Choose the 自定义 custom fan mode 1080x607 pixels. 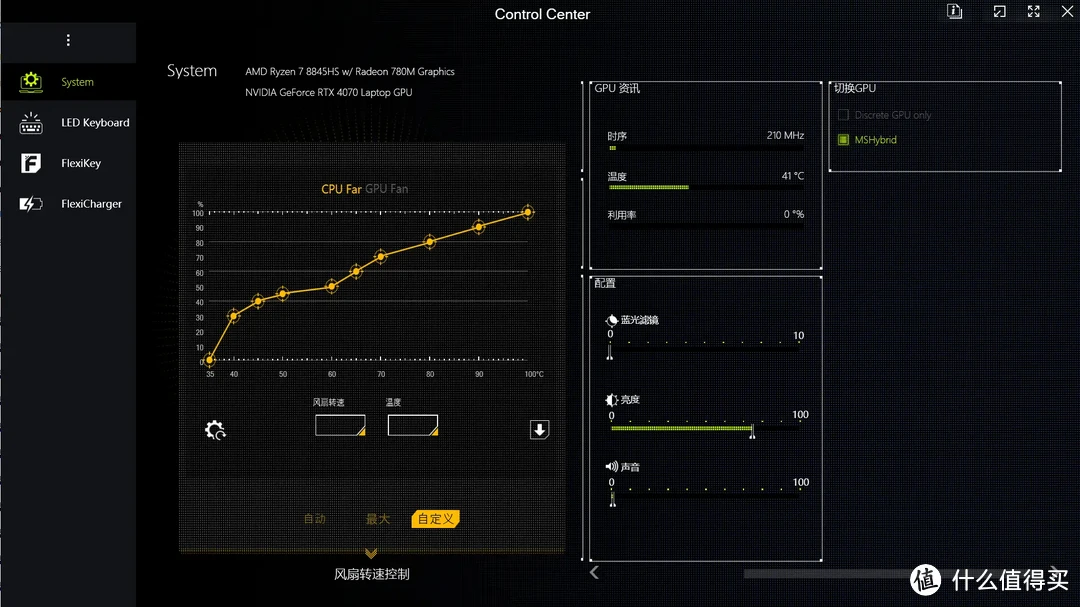436,519
